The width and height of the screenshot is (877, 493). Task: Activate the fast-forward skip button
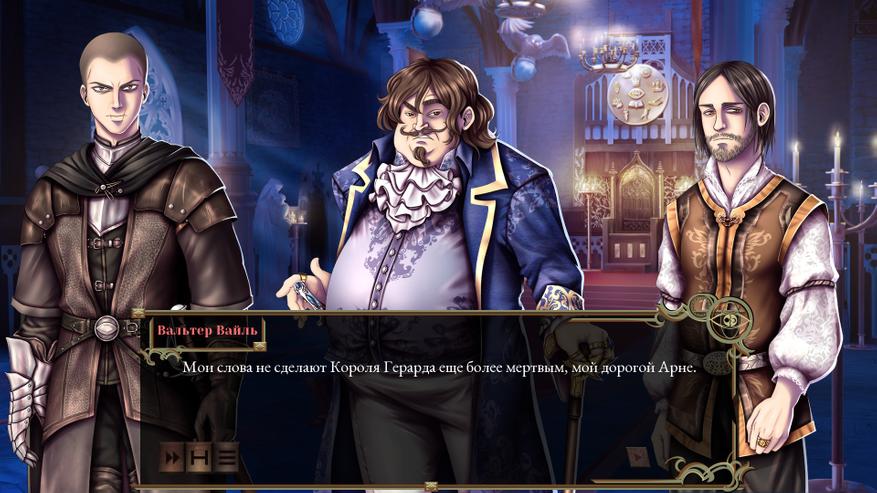pos(173,459)
